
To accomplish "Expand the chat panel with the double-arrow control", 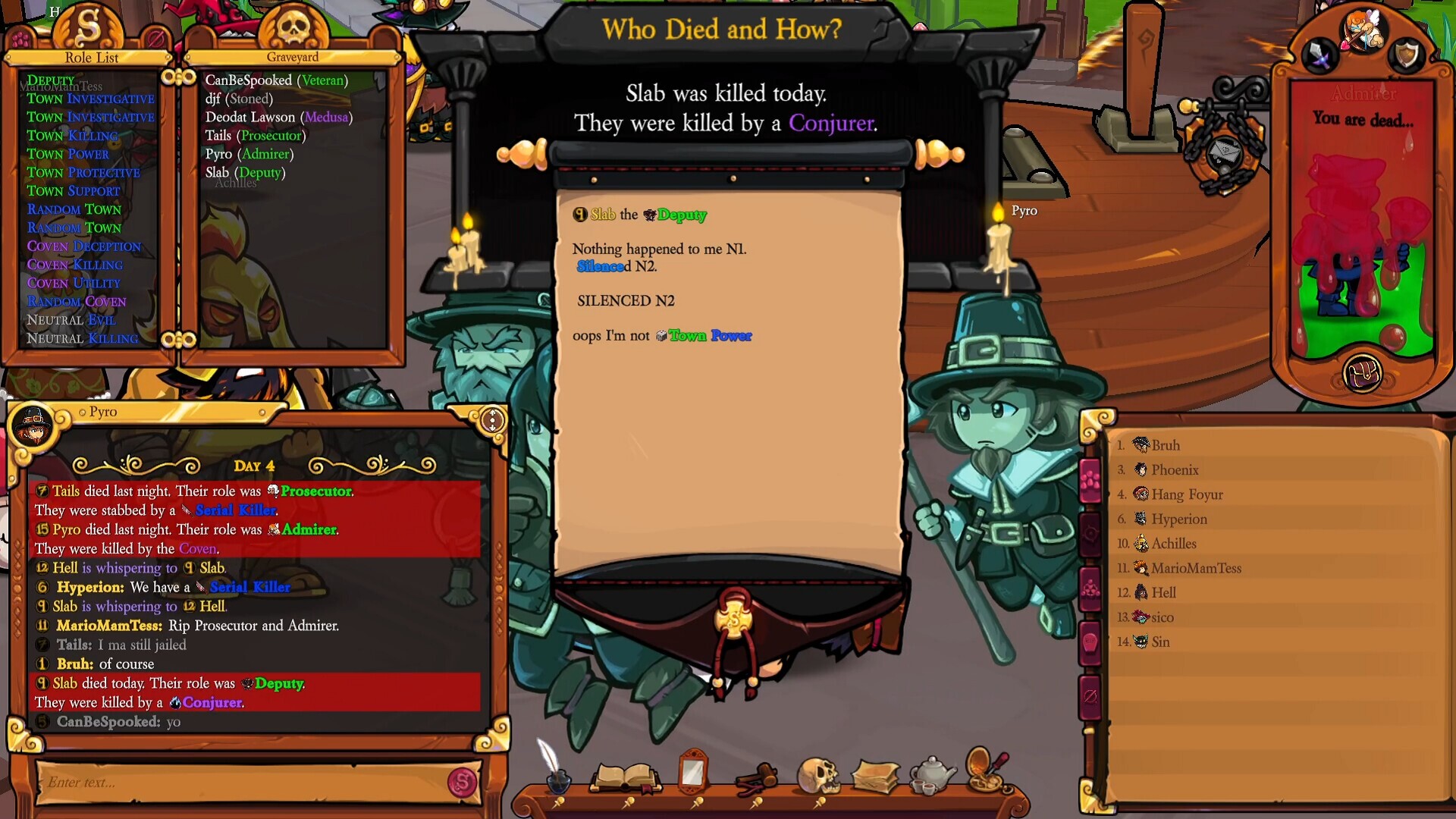I will point(491,417).
